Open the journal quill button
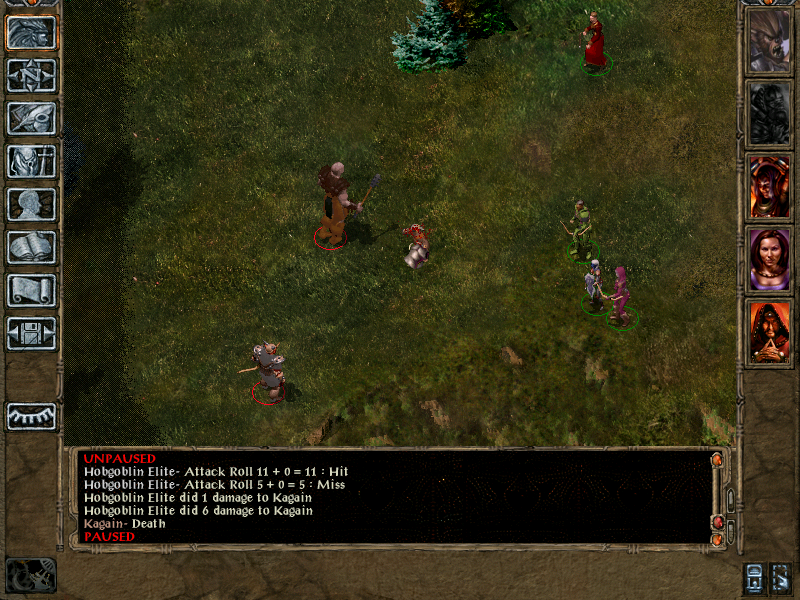The image size is (800, 600). coord(31,119)
